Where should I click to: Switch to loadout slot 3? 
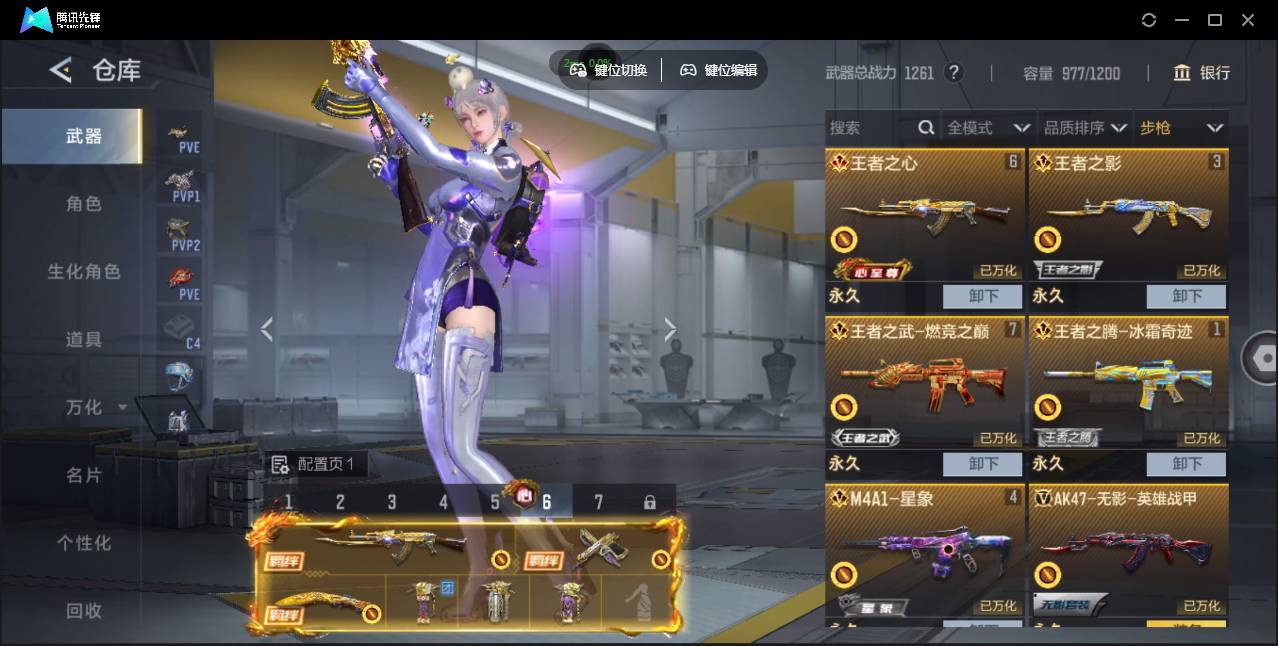(x=392, y=502)
